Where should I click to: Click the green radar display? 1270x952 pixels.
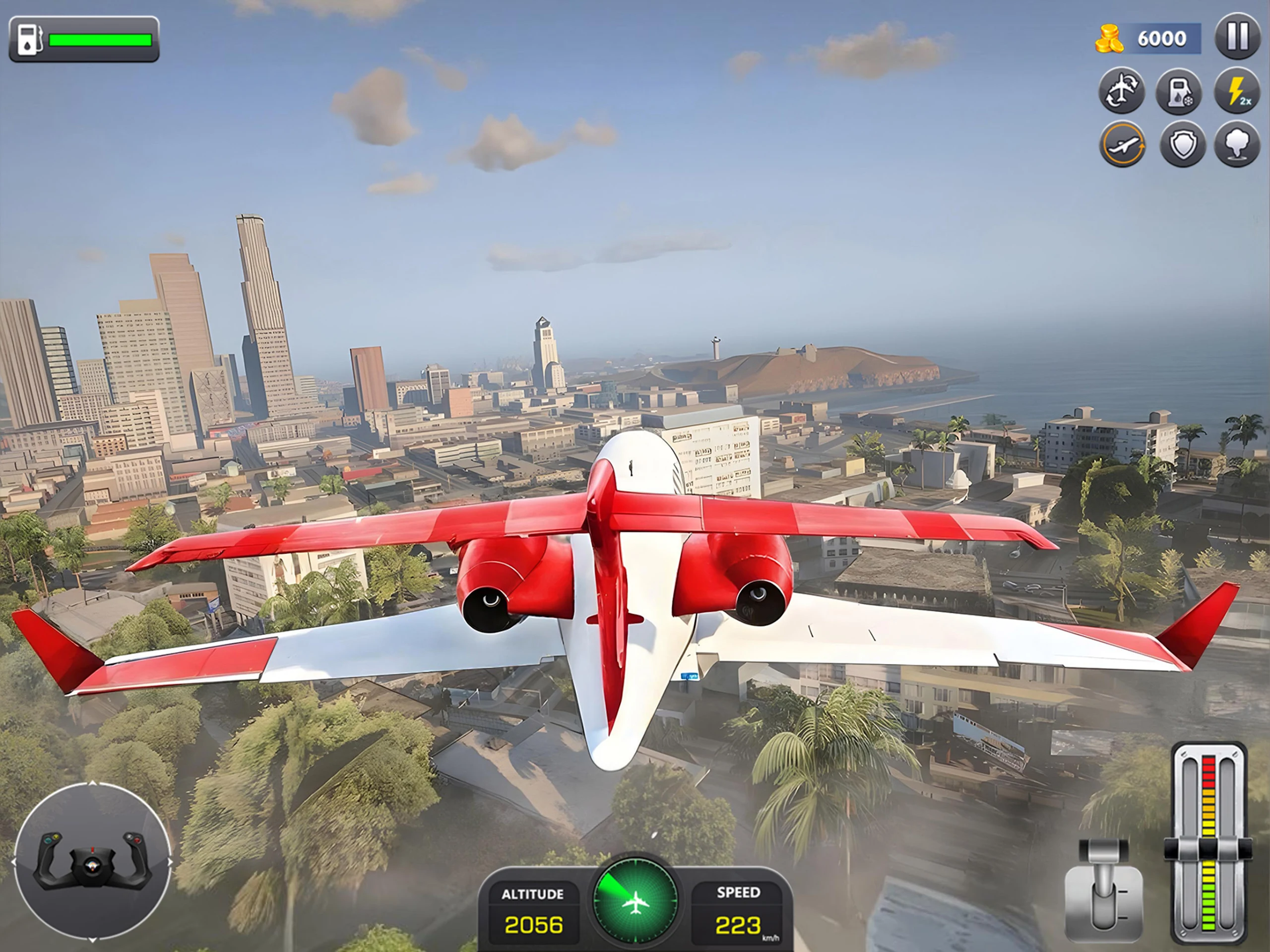(635, 899)
